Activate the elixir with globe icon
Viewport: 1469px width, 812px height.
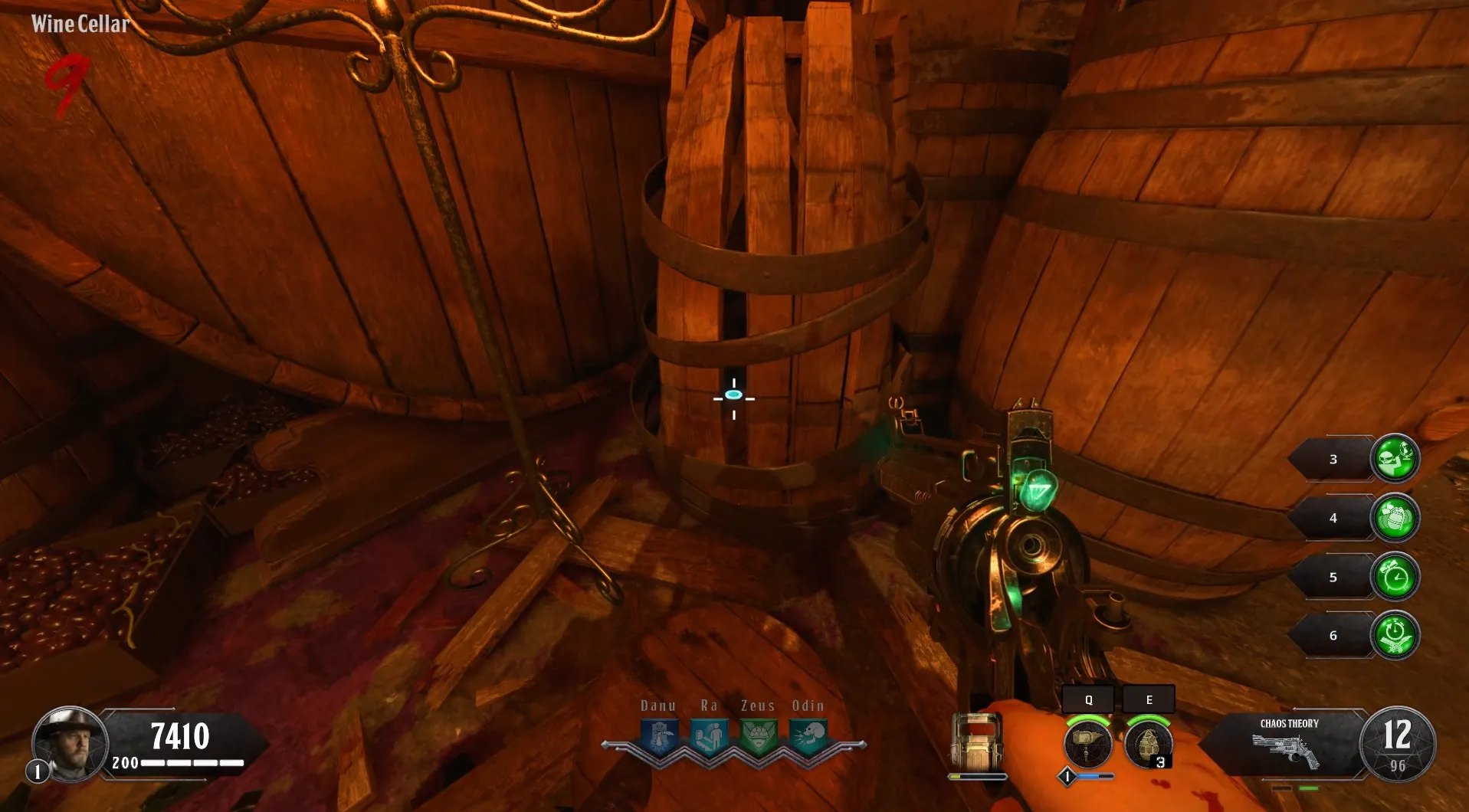pos(1395,458)
